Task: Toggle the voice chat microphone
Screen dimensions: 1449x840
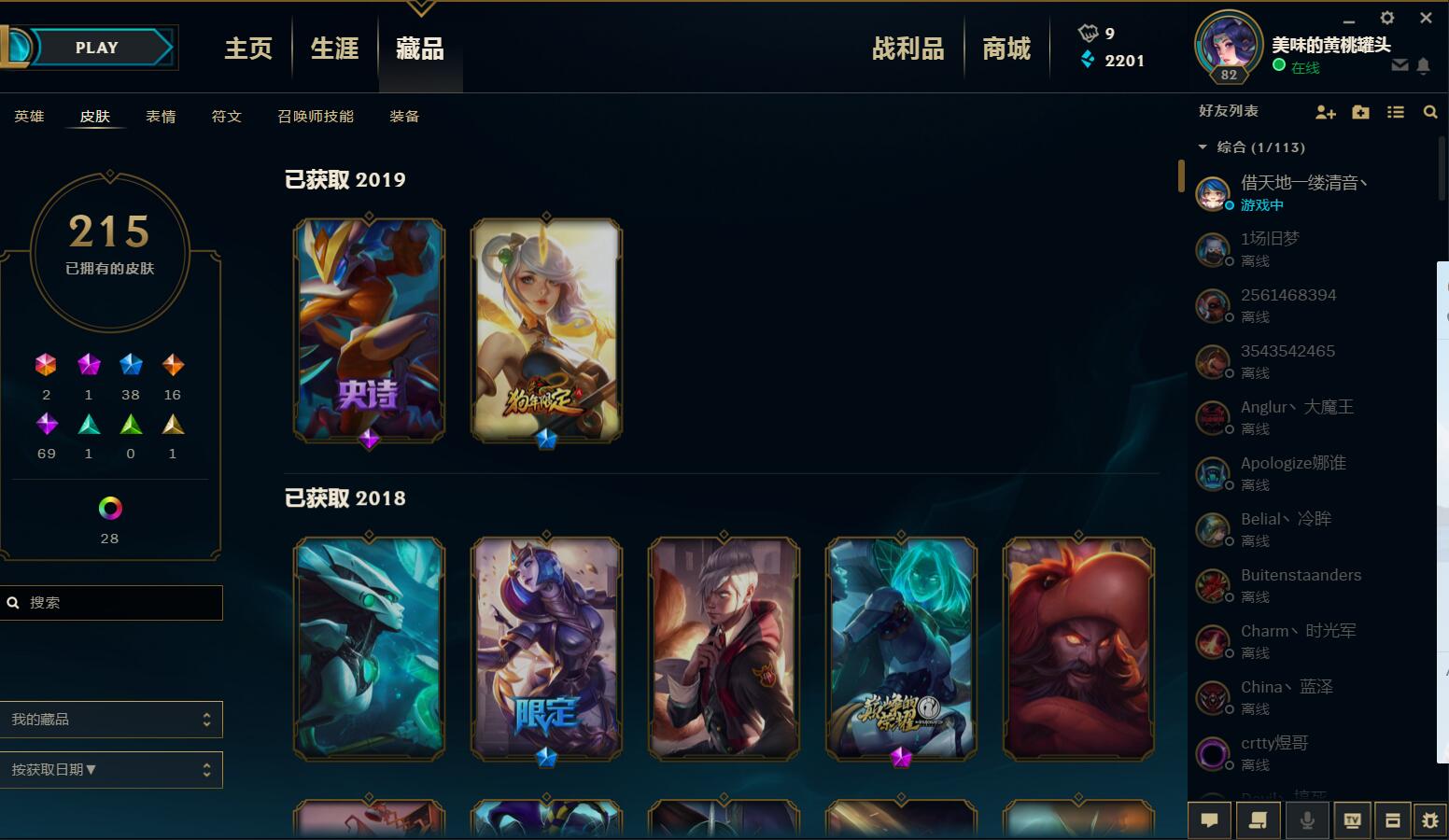Action: [x=1307, y=820]
